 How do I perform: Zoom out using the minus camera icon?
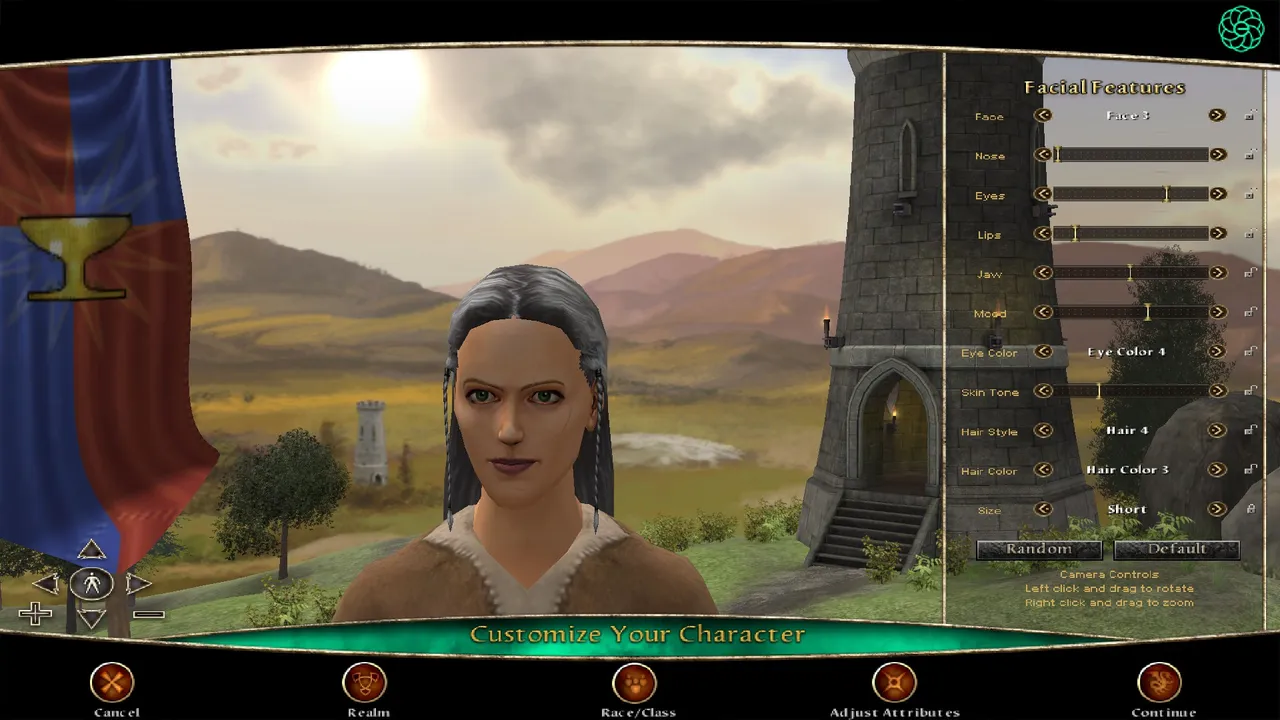pos(150,613)
